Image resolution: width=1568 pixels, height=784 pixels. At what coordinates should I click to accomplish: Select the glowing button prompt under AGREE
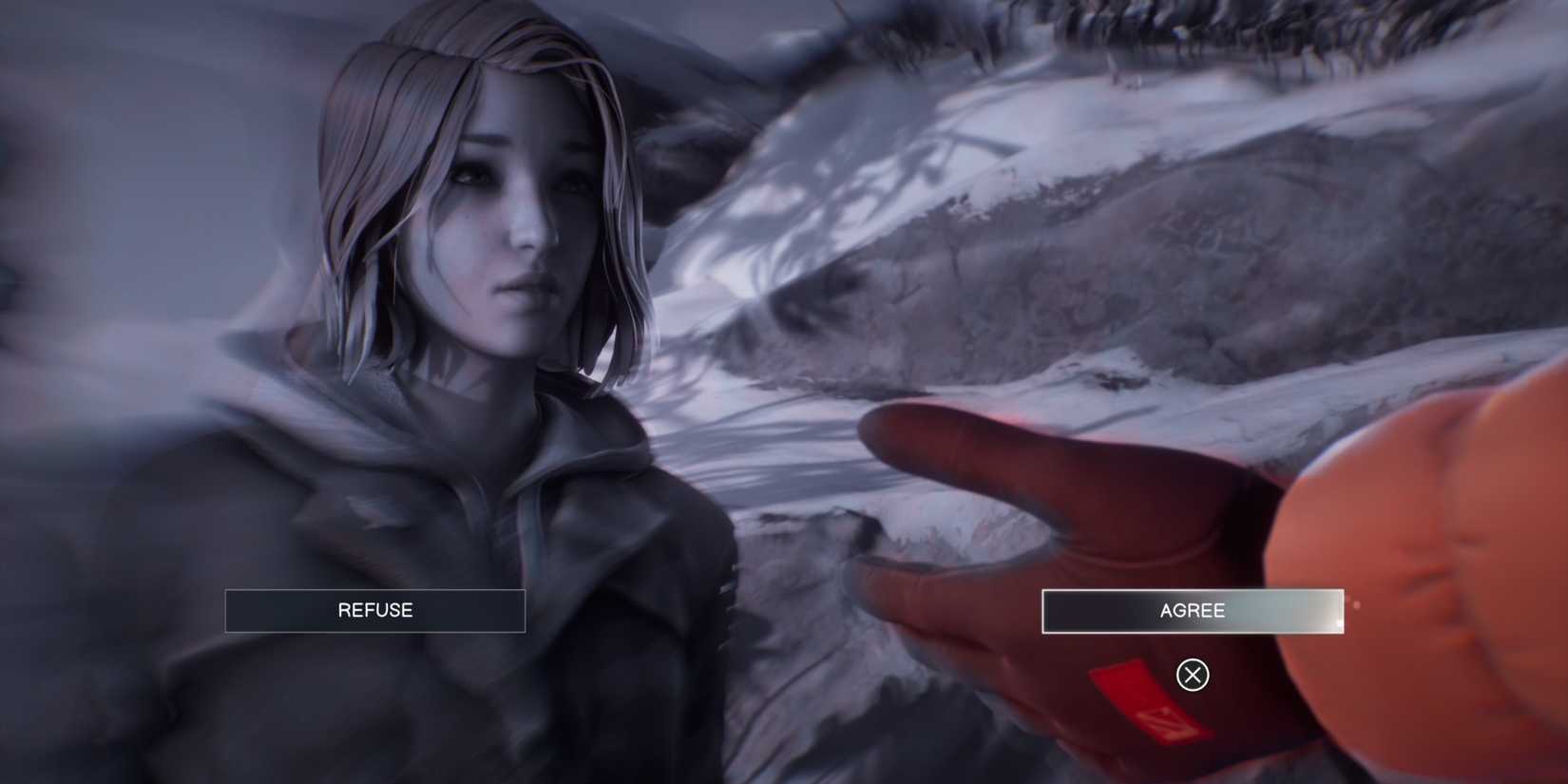pos(1191,675)
